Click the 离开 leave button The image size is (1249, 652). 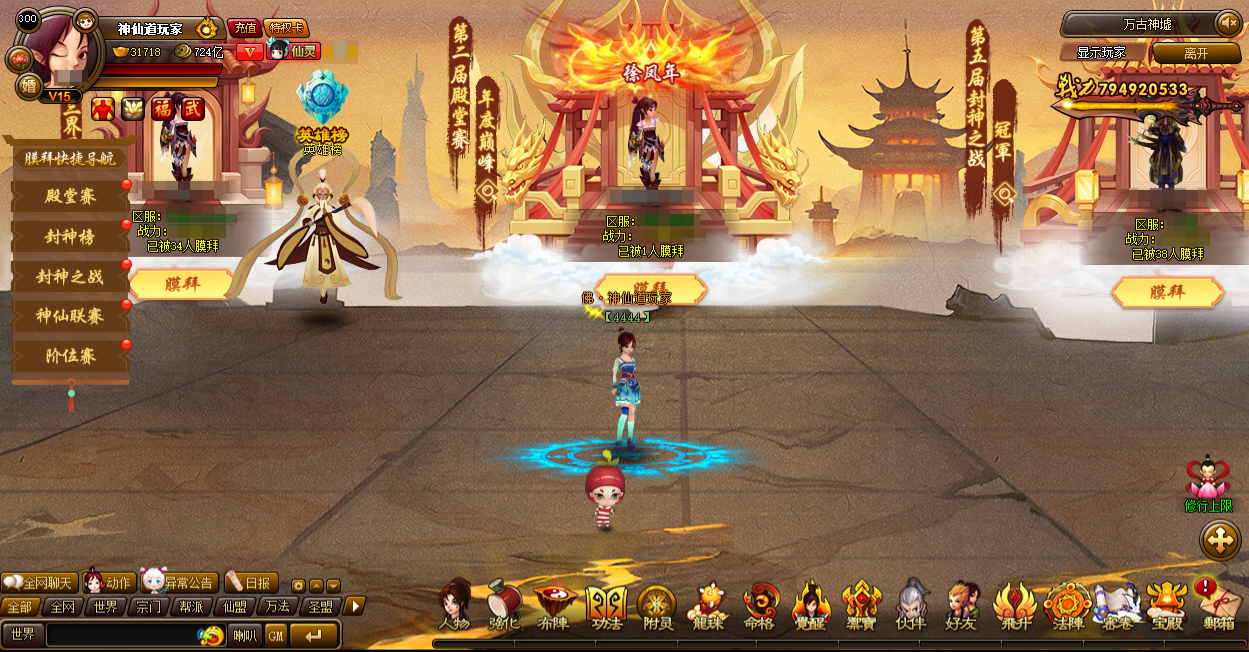(x=1196, y=53)
